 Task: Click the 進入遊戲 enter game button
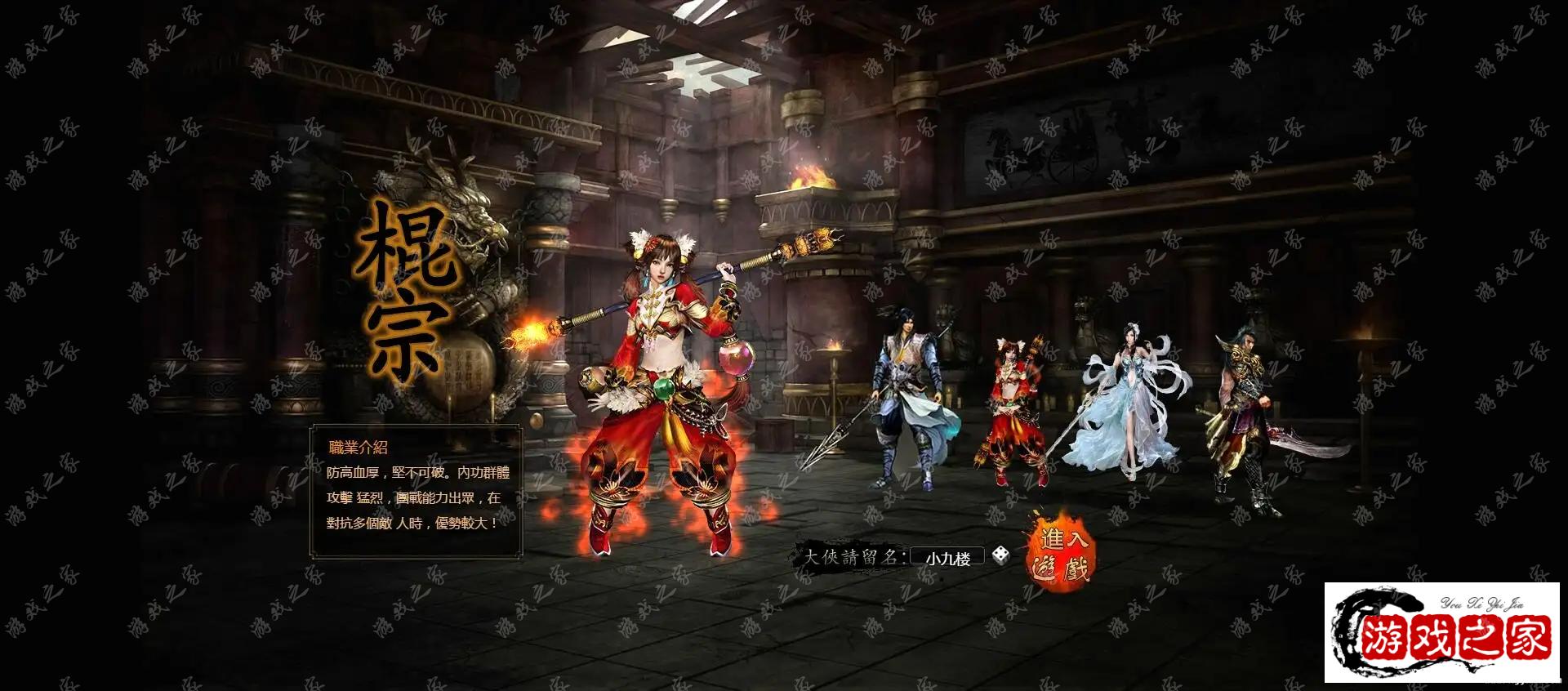coord(1060,554)
